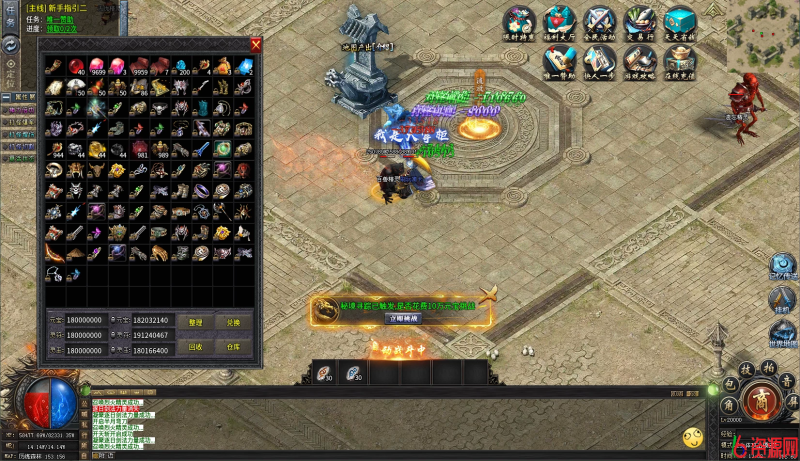This screenshot has height=461, width=800.
Task: Toggle 挂机 auto-battle mode
Action: coord(783,301)
